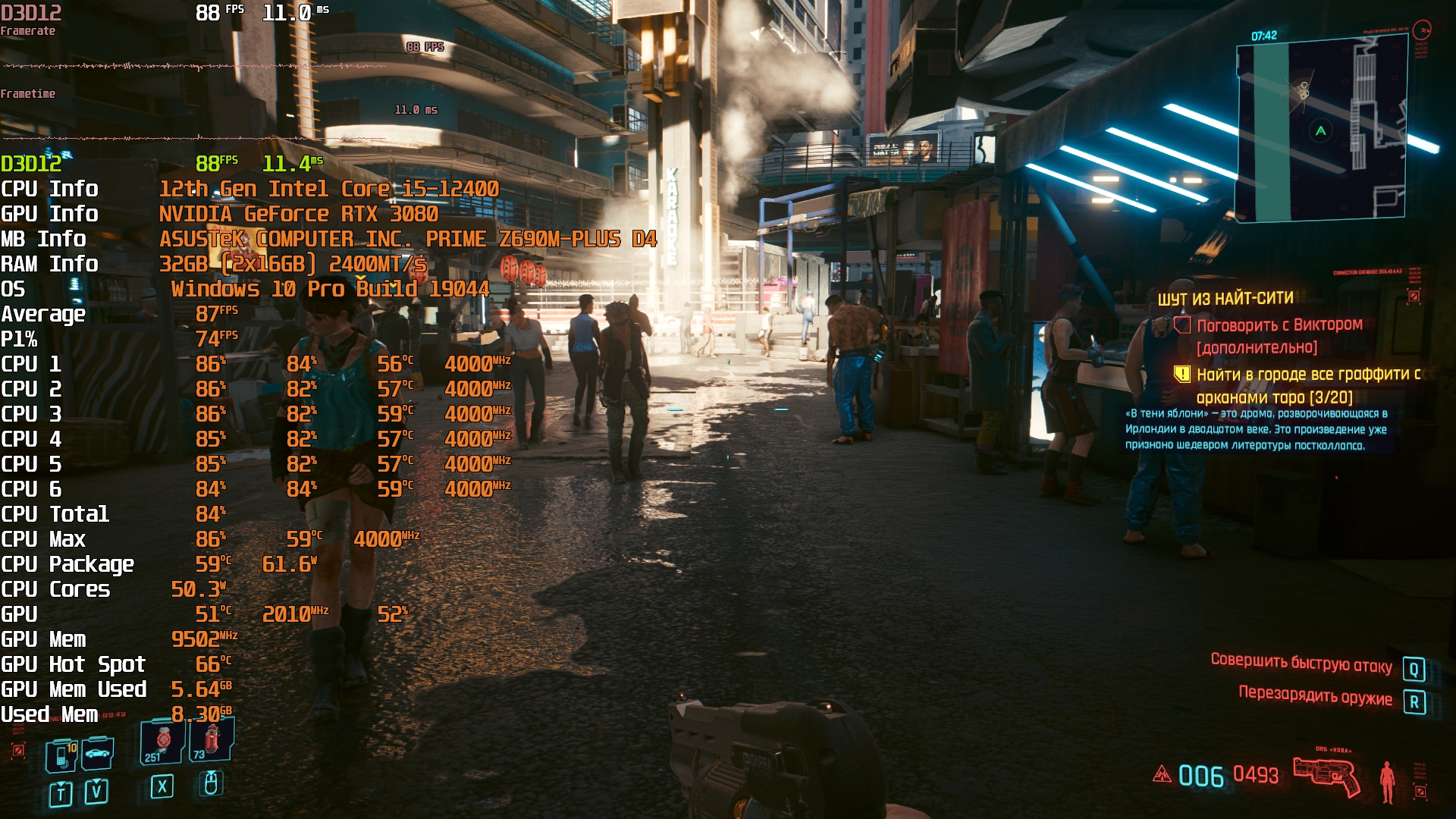The width and height of the screenshot is (1456, 819).
Task: Click the red body stance silhouette icon
Action: pyautogui.click(x=1387, y=781)
